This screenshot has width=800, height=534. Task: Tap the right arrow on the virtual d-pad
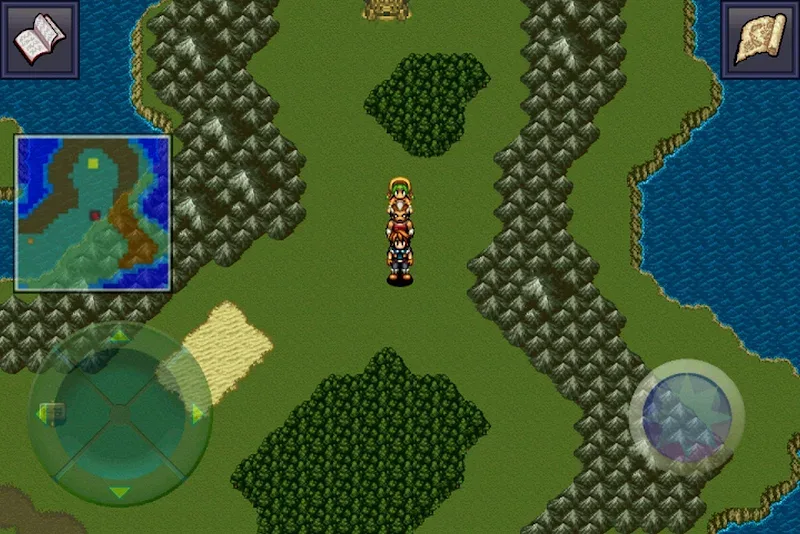(x=197, y=412)
